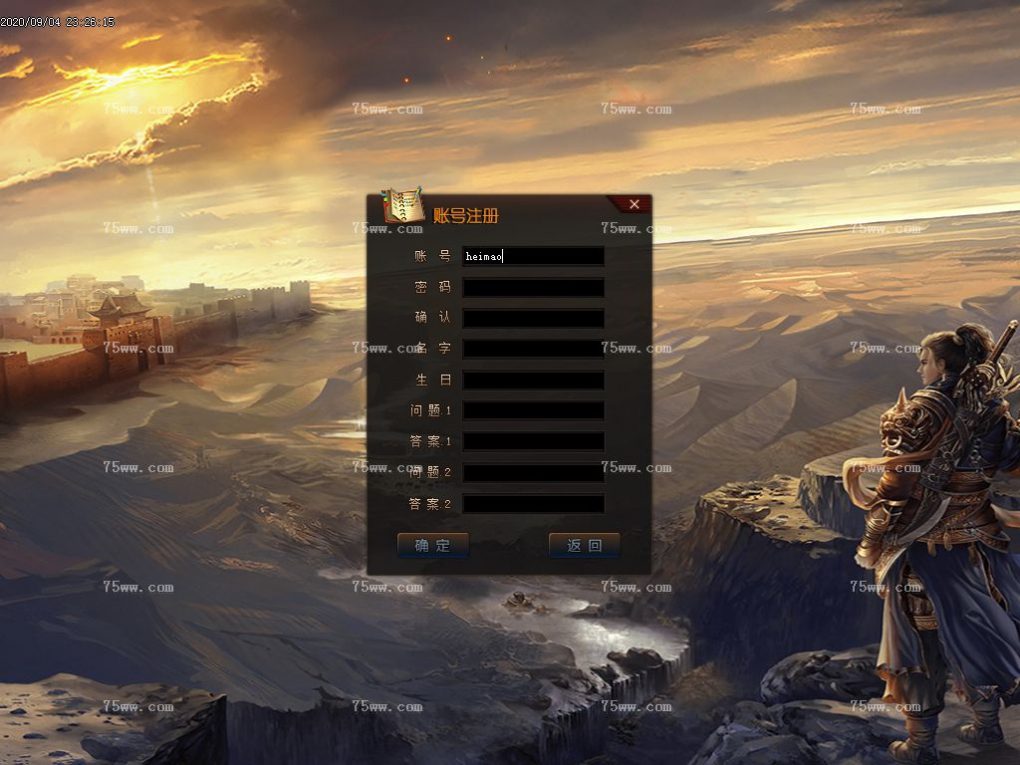Select the 生日 birthday field
1020x765 pixels.
tap(533, 380)
